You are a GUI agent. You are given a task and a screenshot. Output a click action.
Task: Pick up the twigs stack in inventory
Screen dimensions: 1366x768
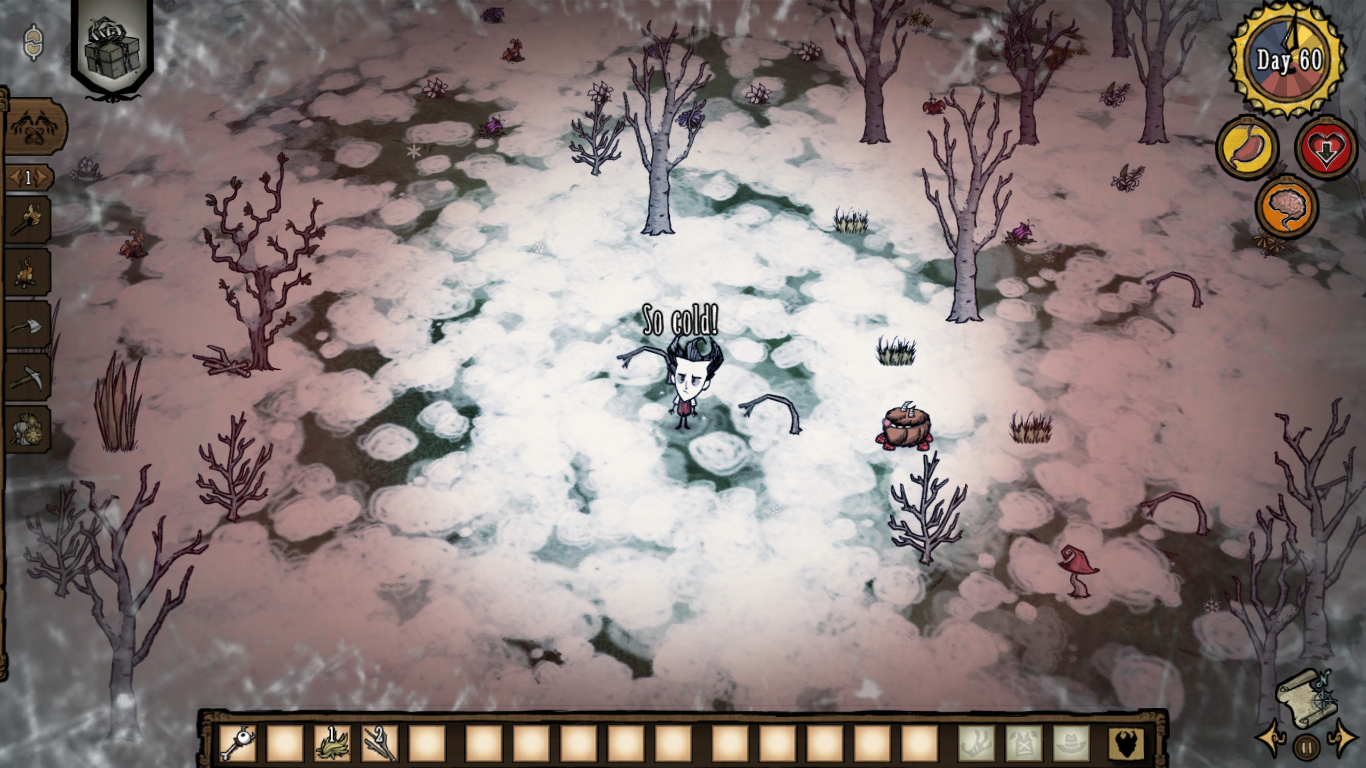point(380,743)
